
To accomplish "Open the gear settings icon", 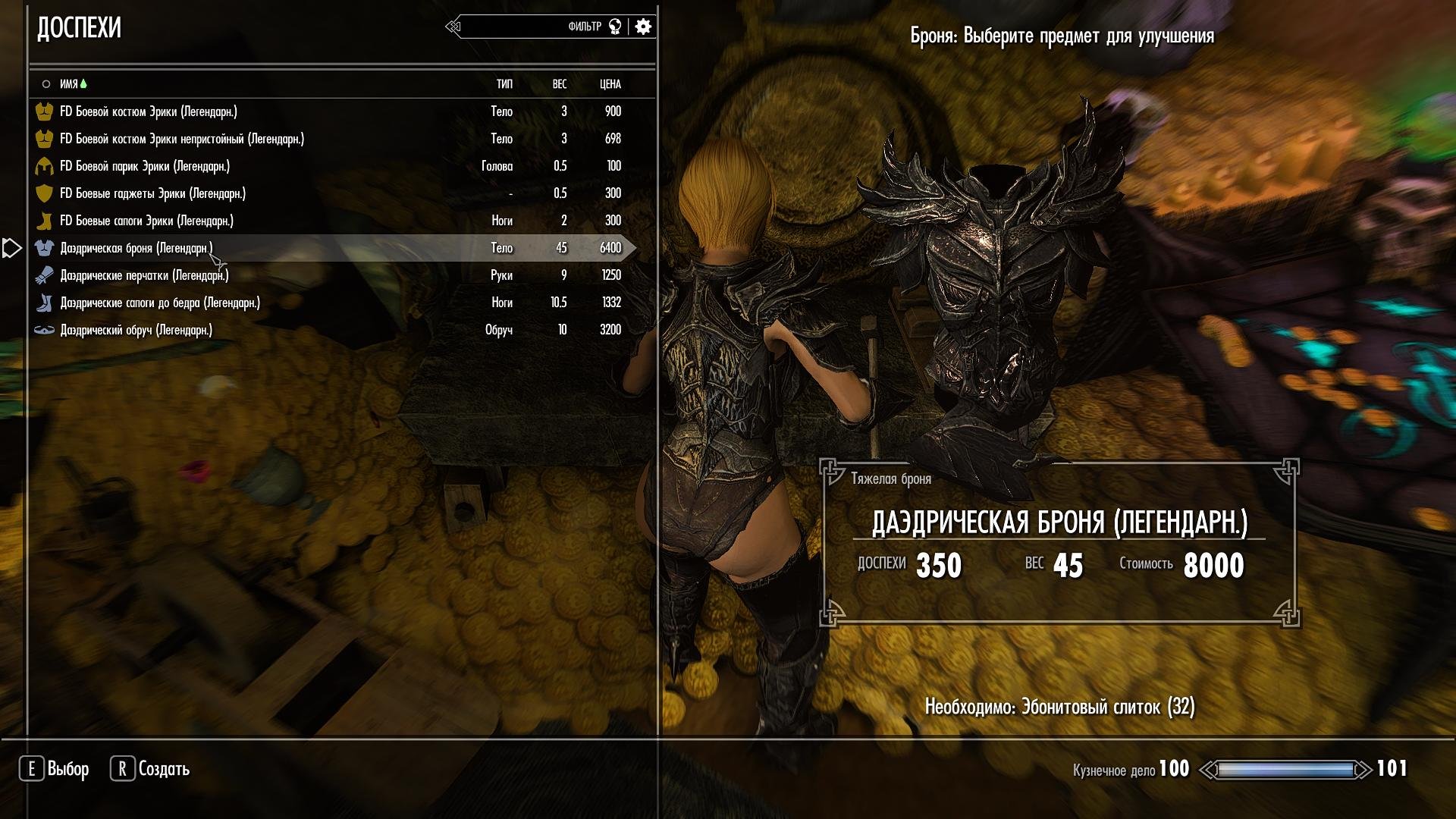I will (x=643, y=27).
